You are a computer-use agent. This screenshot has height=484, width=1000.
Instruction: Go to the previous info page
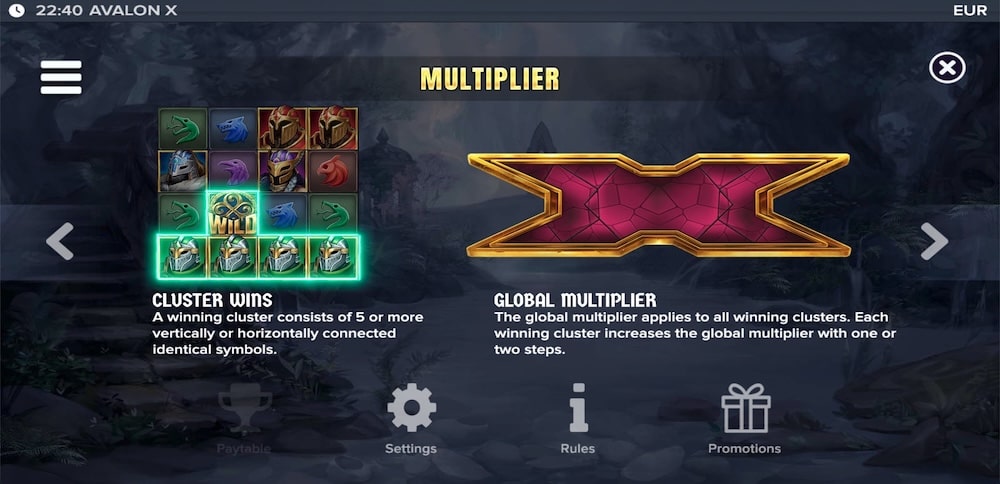(x=60, y=241)
